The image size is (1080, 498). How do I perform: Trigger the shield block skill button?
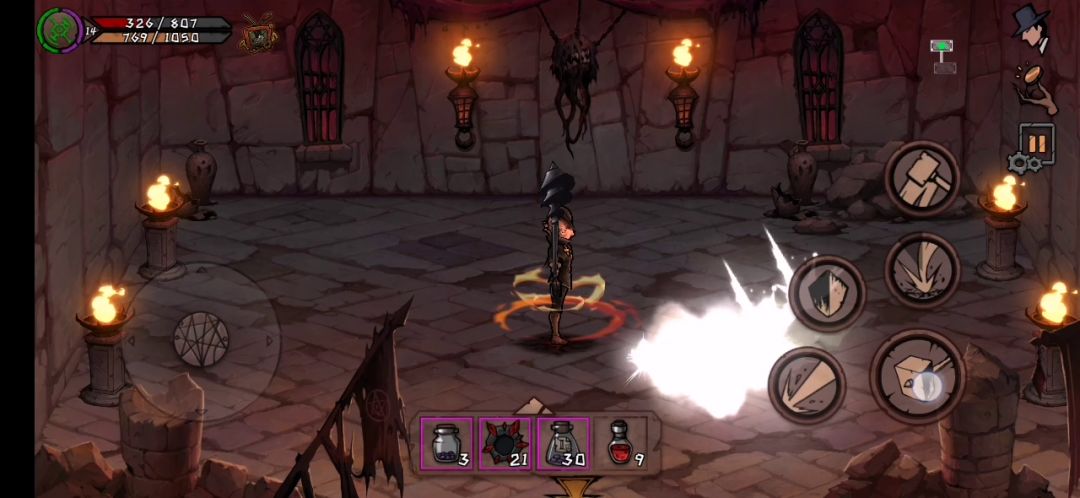click(x=826, y=293)
